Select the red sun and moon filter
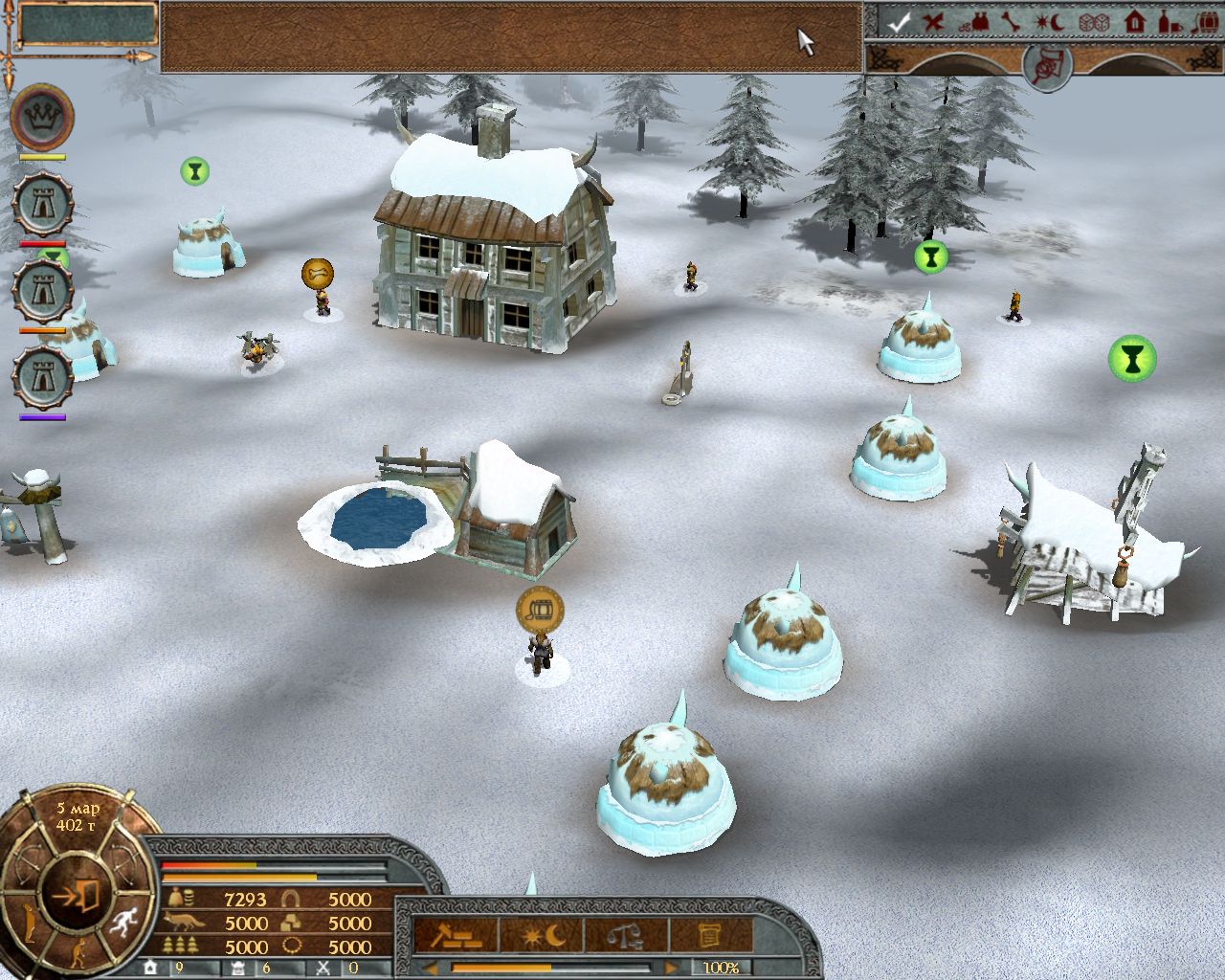Image resolution: width=1225 pixels, height=980 pixels. tap(1051, 22)
